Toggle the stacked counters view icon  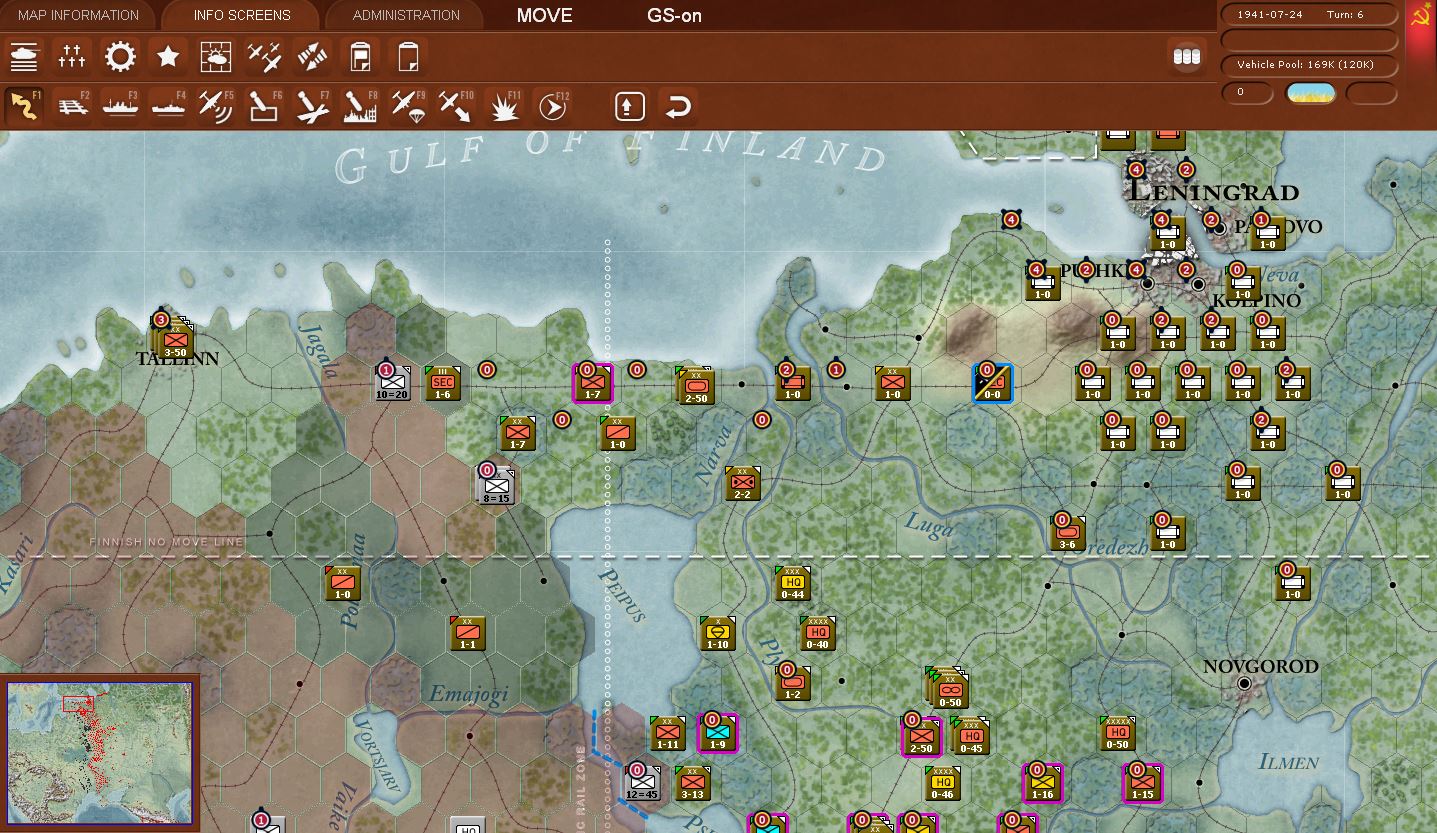tap(1187, 57)
